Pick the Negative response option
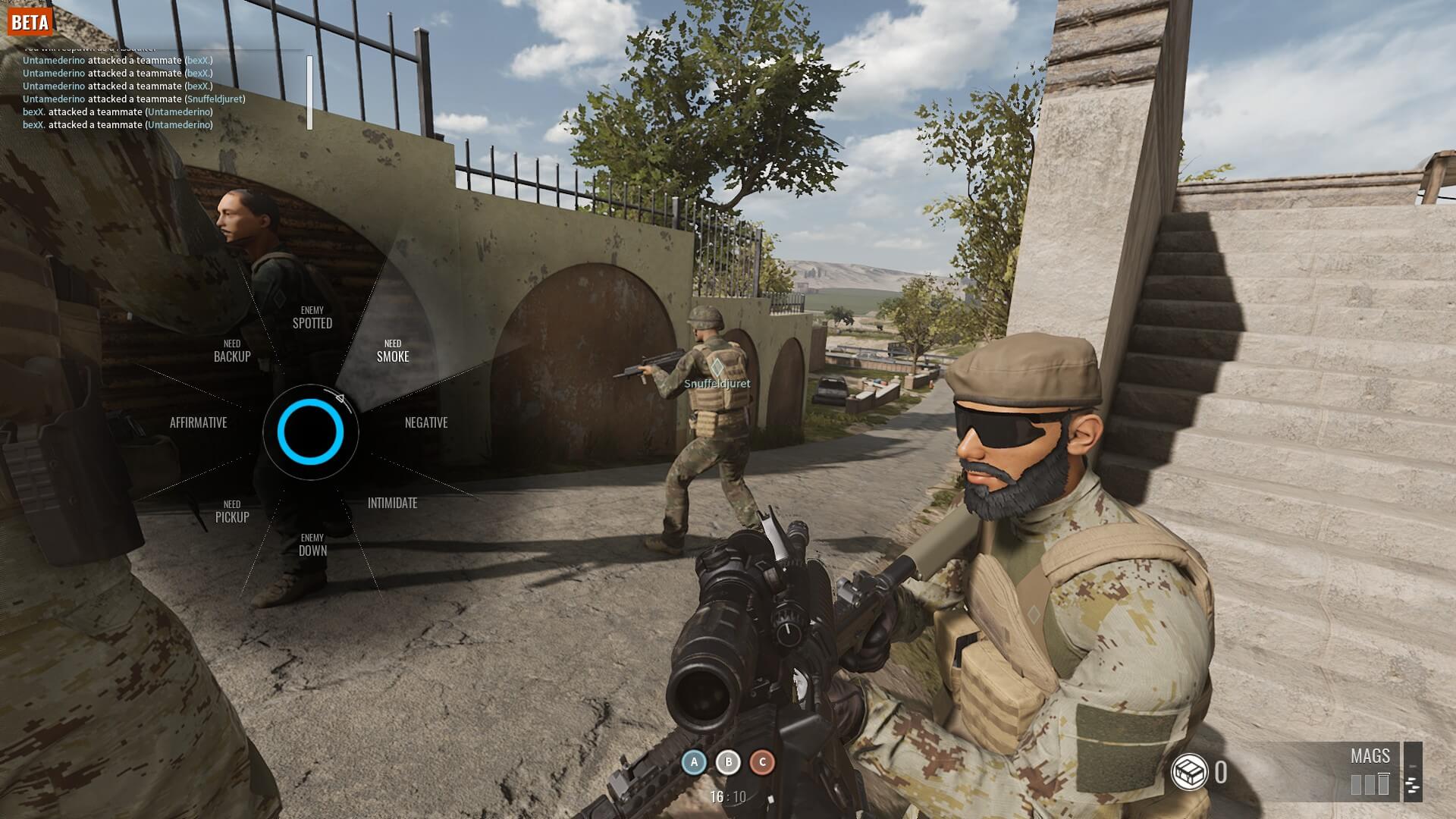Image resolution: width=1456 pixels, height=819 pixels. click(426, 423)
